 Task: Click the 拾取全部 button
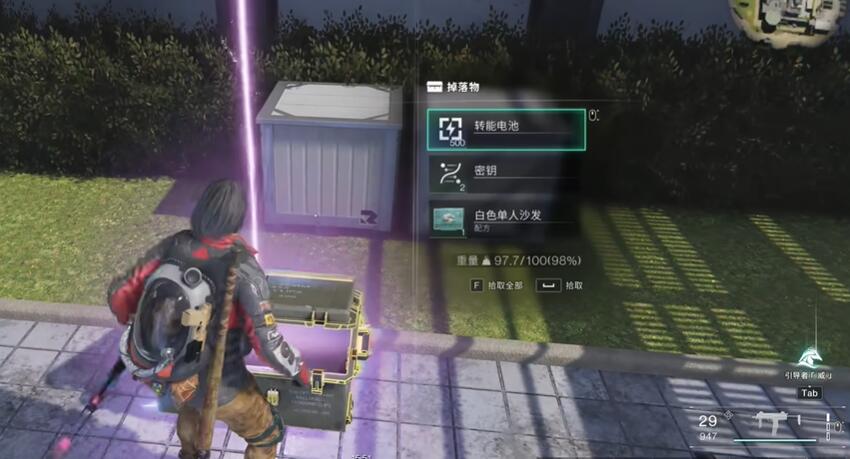[503, 285]
